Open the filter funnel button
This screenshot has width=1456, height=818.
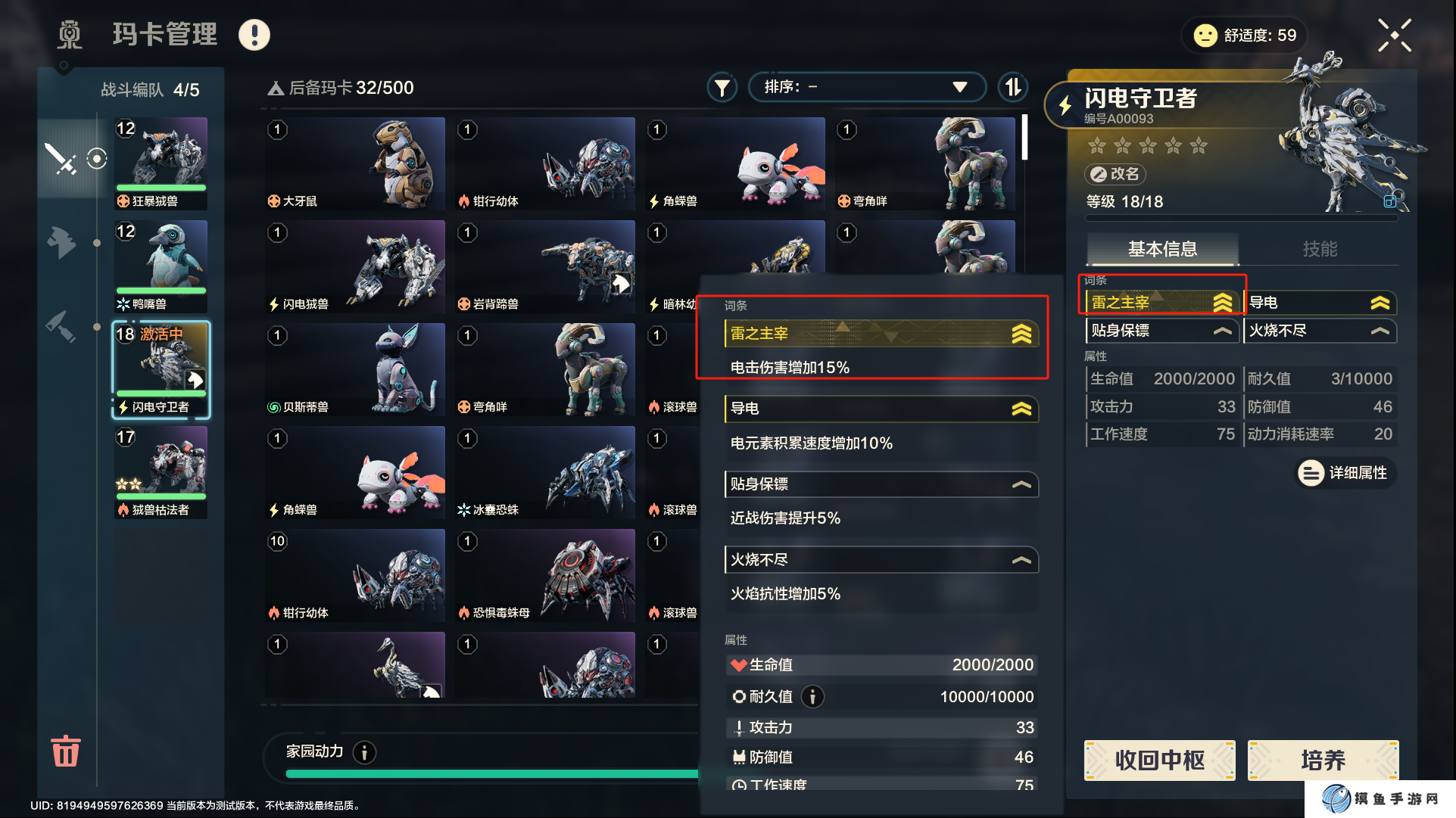pyautogui.click(x=722, y=88)
